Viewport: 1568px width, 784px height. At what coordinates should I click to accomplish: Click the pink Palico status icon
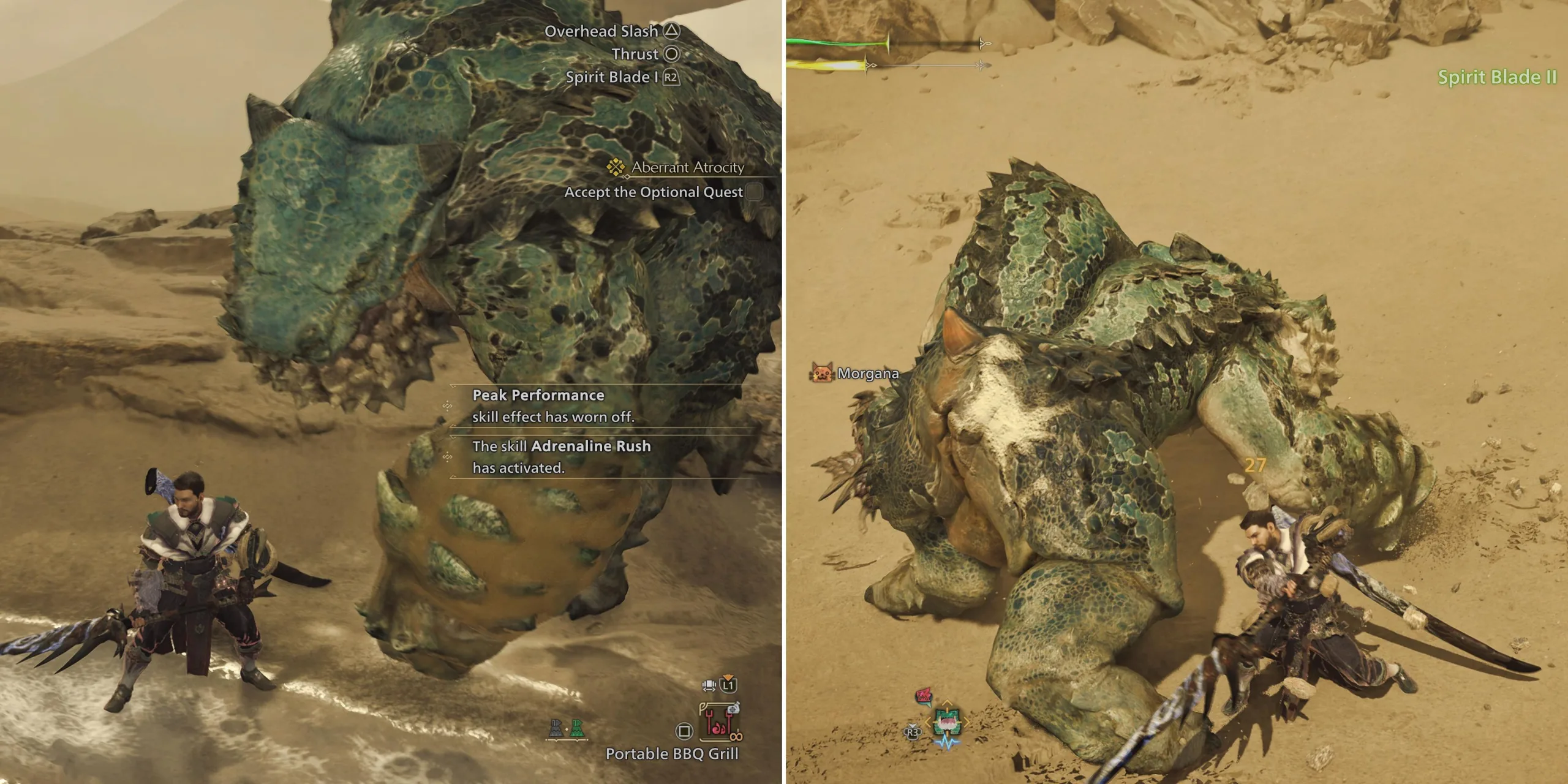pyautogui.click(x=923, y=696)
